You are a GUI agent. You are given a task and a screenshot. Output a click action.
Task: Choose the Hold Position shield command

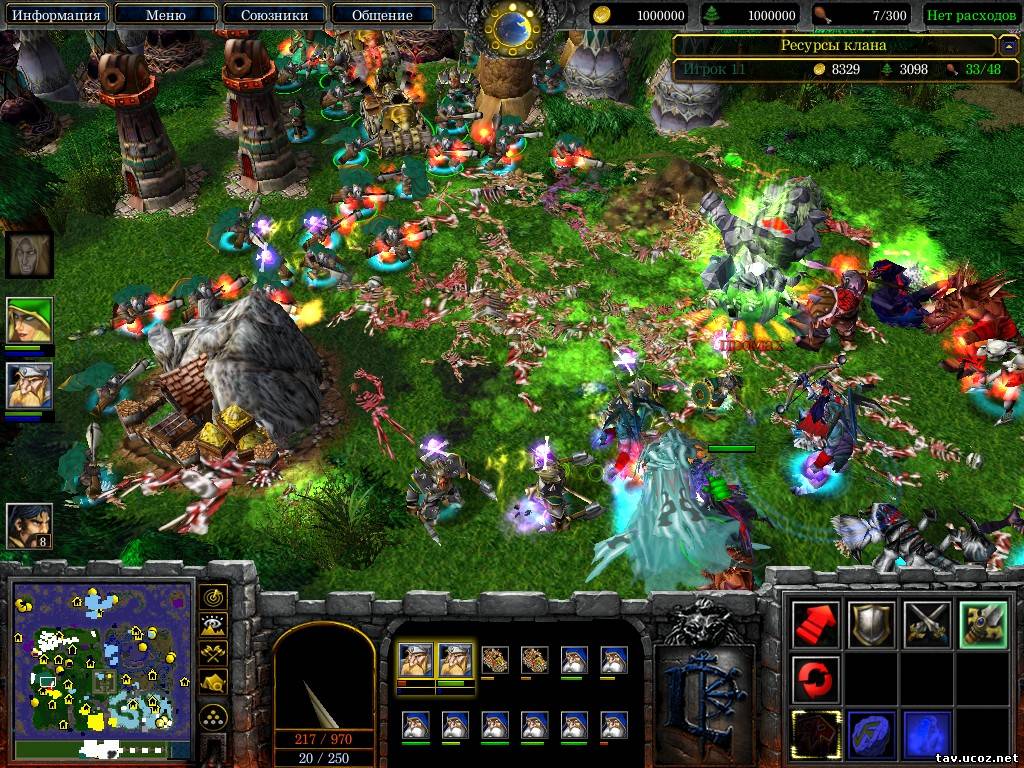pos(870,624)
